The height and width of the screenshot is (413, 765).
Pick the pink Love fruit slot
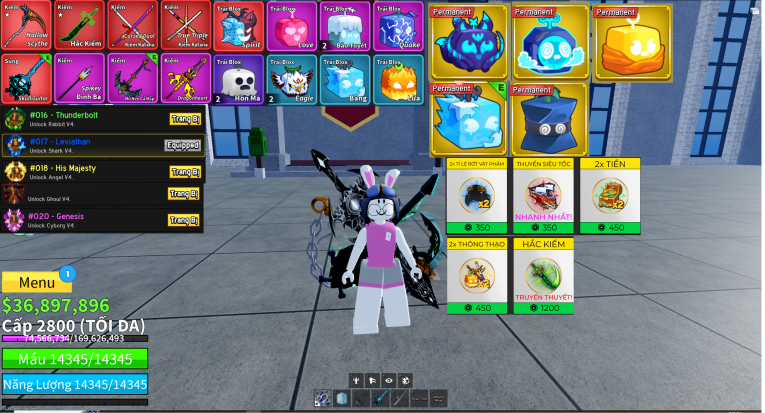(x=290, y=26)
